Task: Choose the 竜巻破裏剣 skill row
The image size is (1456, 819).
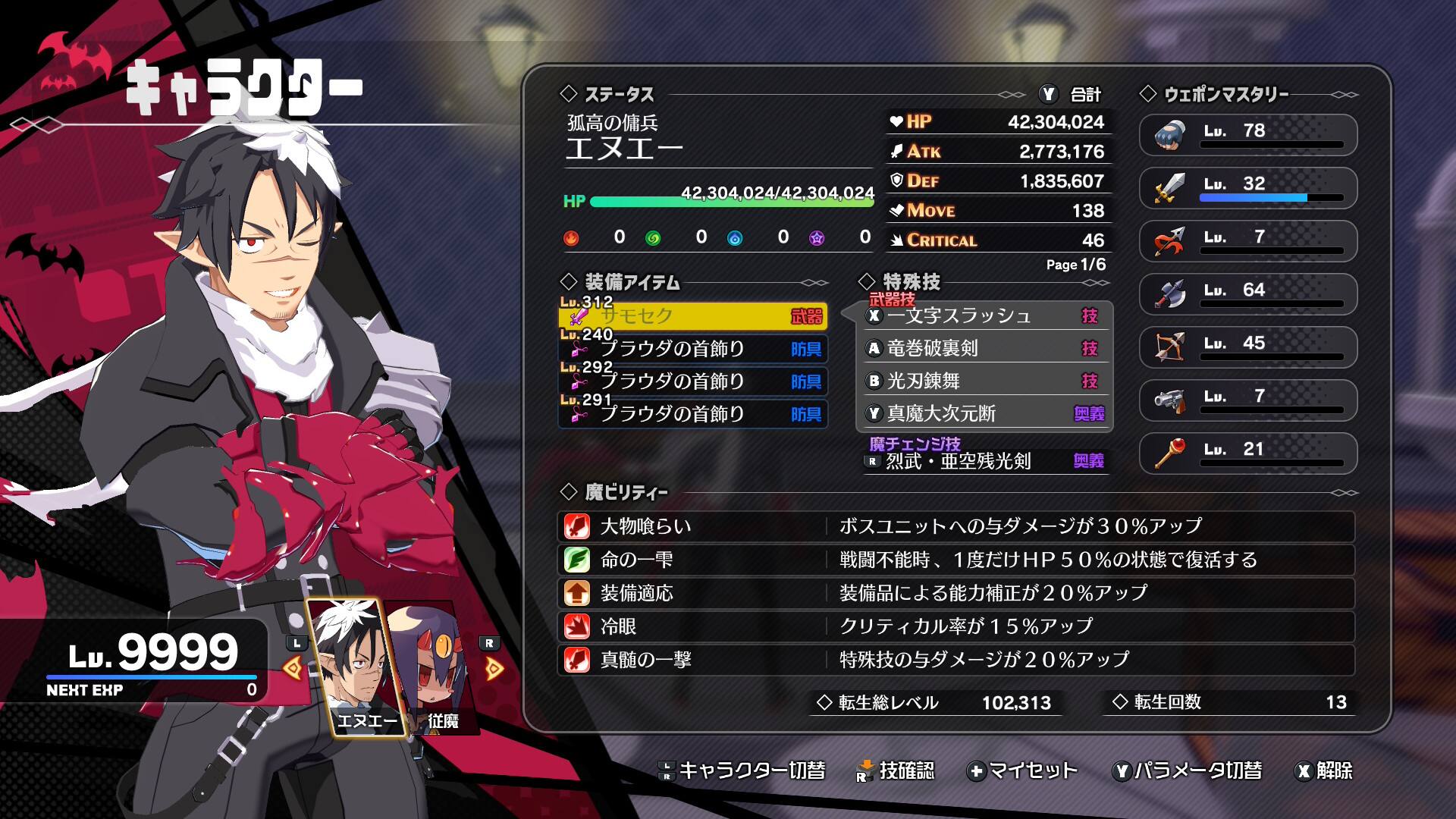Action: click(986, 348)
